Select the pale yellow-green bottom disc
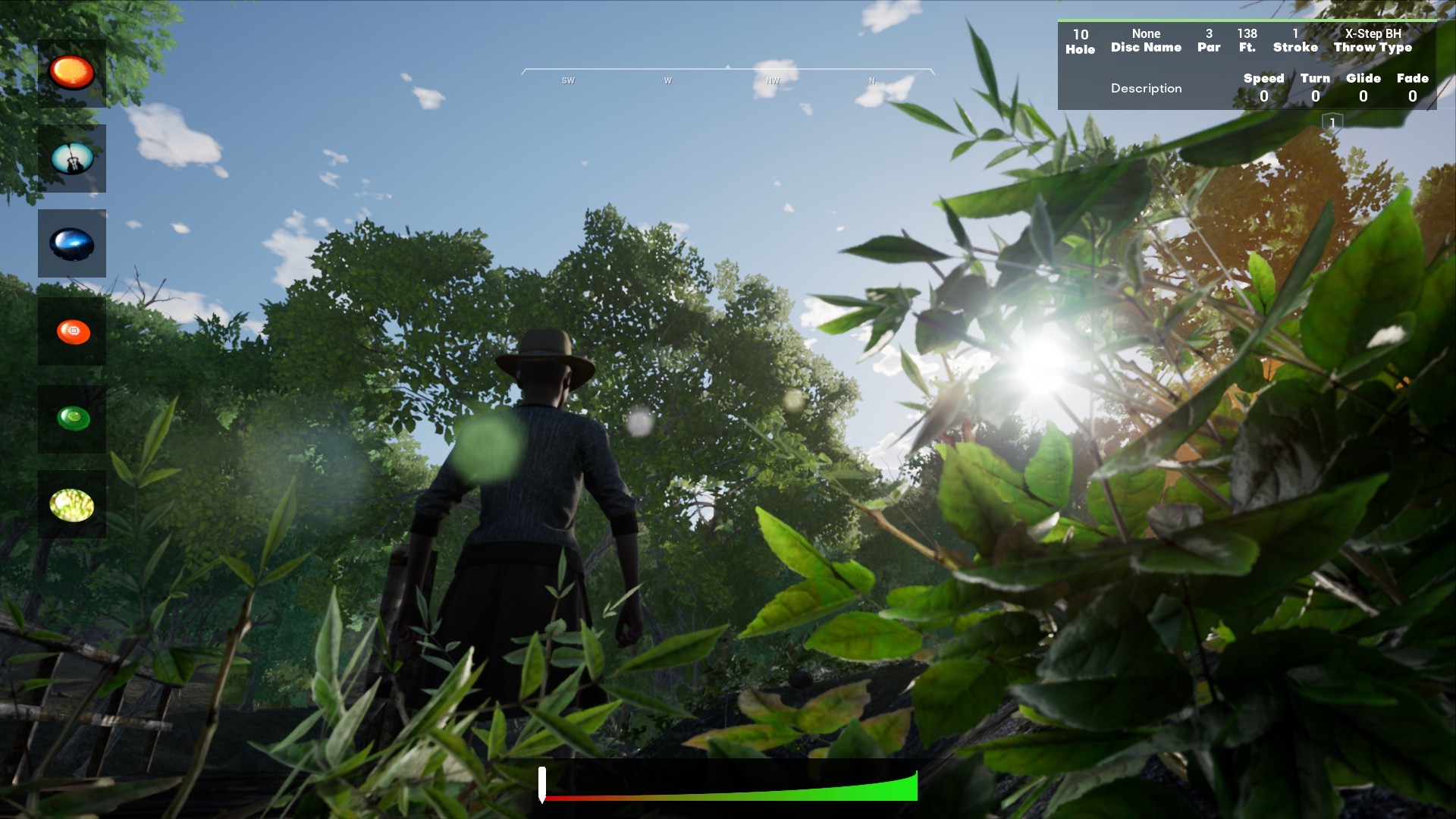The image size is (1456, 819). pyautogui.click(x=72, y=503)
